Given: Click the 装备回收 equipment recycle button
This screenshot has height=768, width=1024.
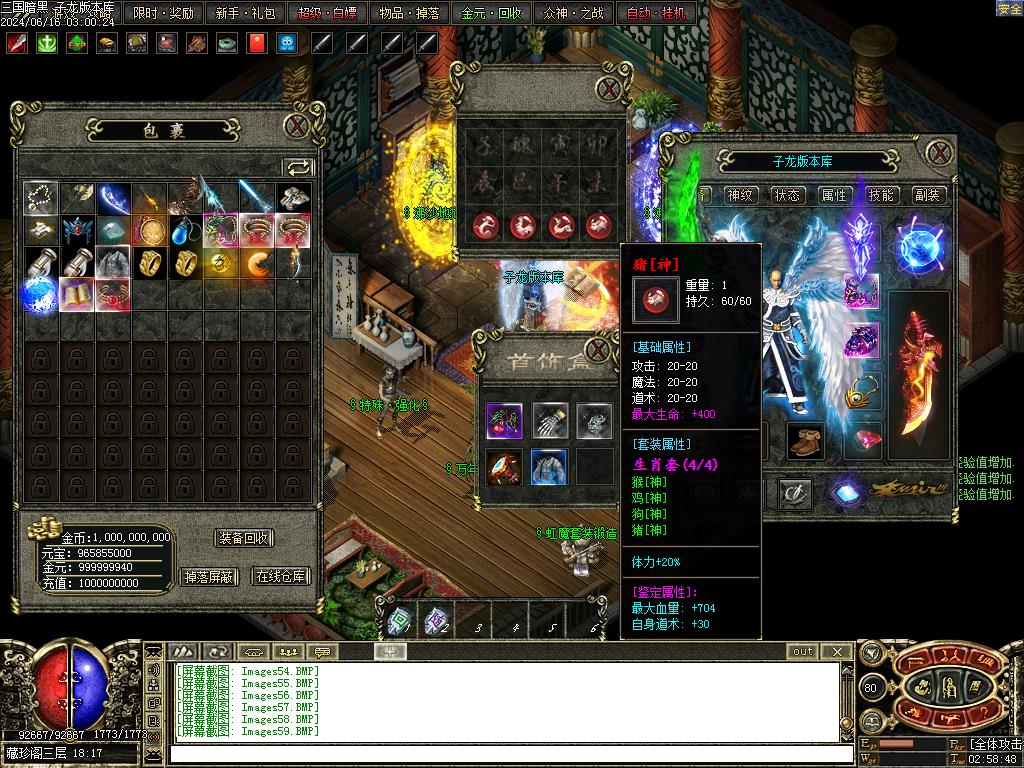Looking at the screenshot, I should 244,538.
